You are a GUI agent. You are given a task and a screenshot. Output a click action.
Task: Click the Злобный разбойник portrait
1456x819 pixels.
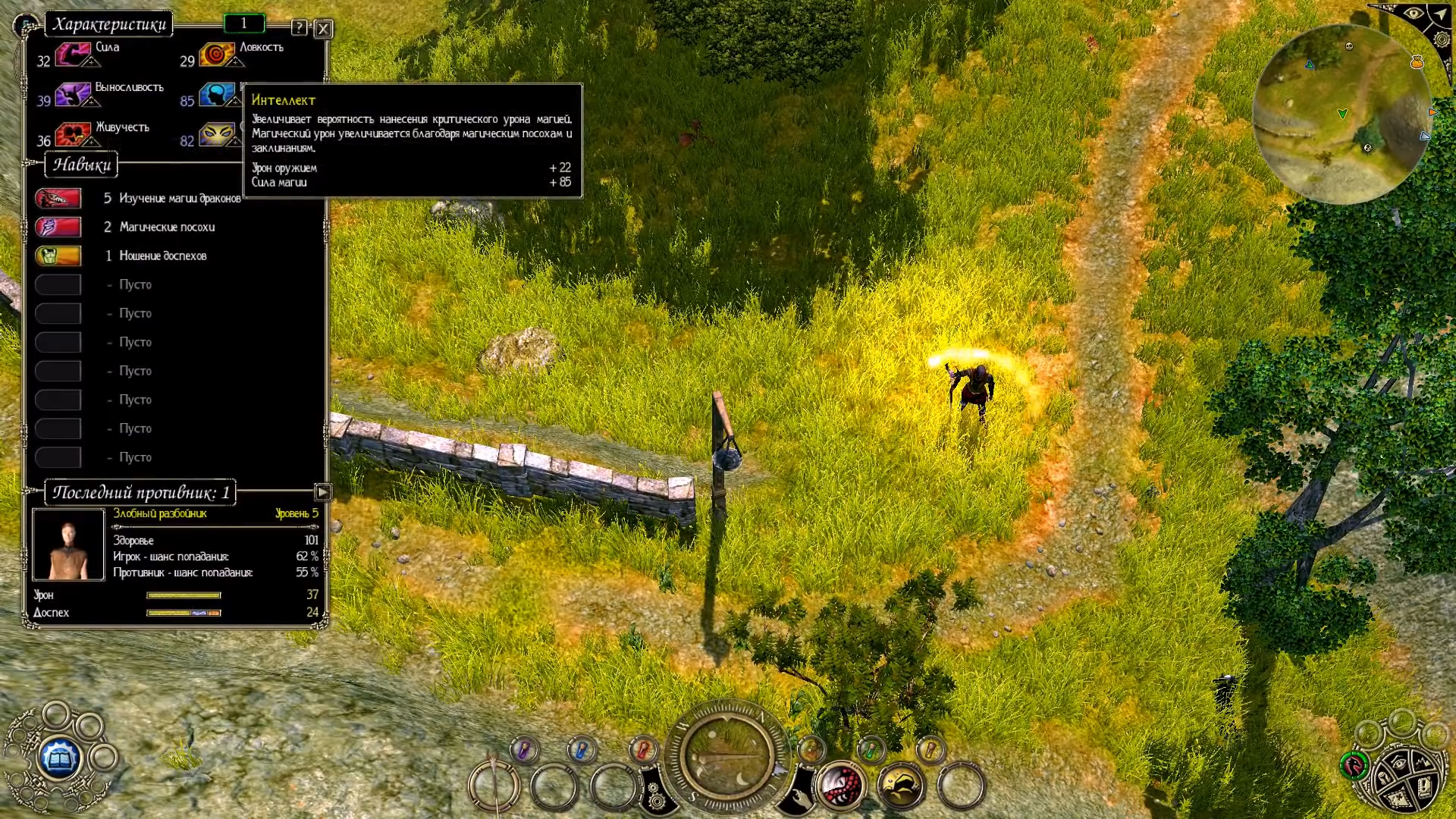[68, 544]
